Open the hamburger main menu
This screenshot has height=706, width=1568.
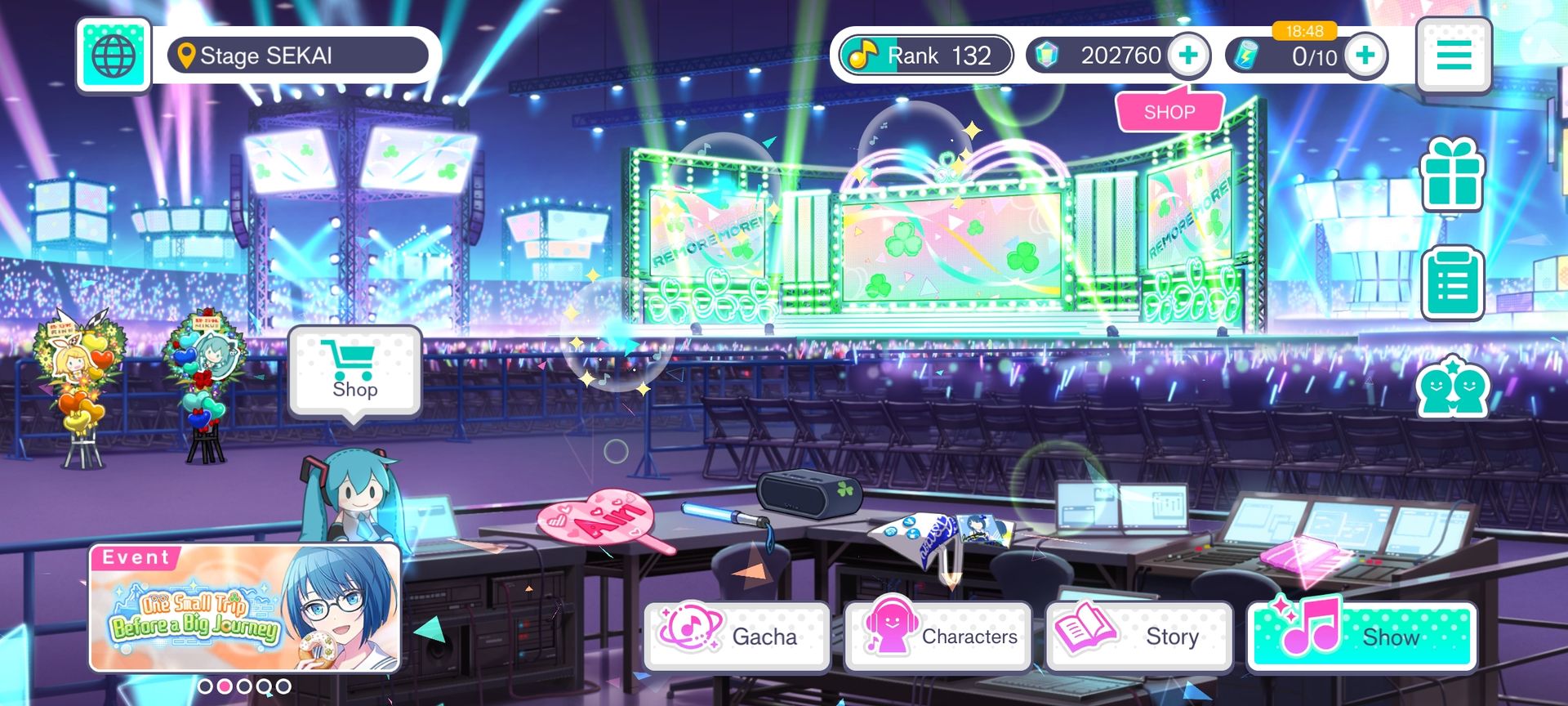click(1454, 56)
